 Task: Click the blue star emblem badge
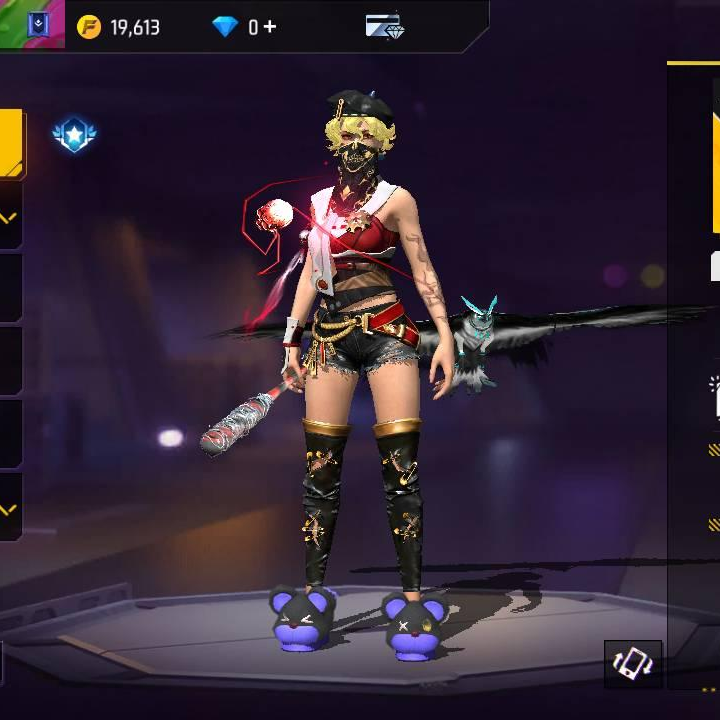74,134
